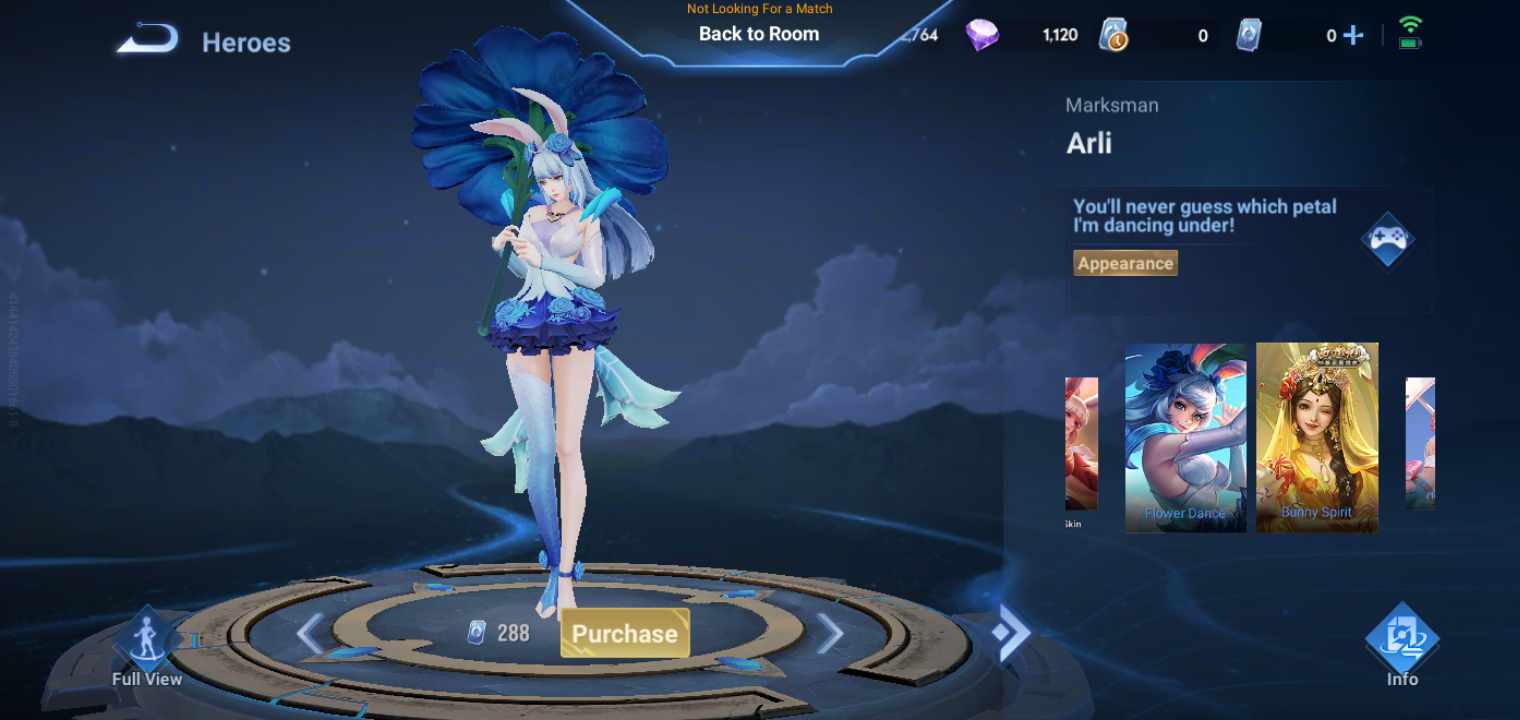Switch to the Appearance tab
This screenshot has width=1520, height=720.
pyautogui.click(x=1124, y=263)
